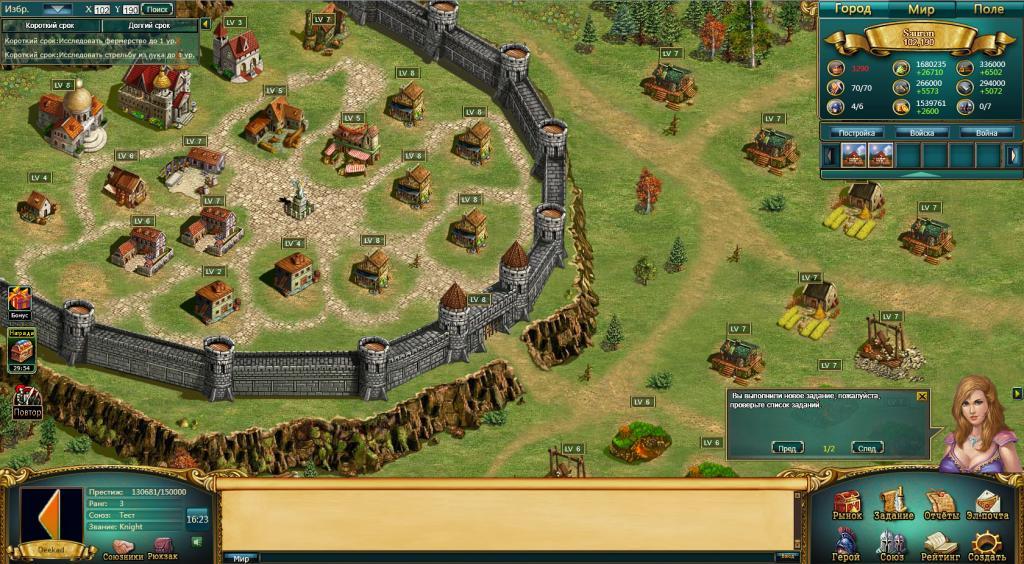This screenshot has height=564, width=1024.
Task: Open the Рынок market chest icon
Action: click(847, 504)
